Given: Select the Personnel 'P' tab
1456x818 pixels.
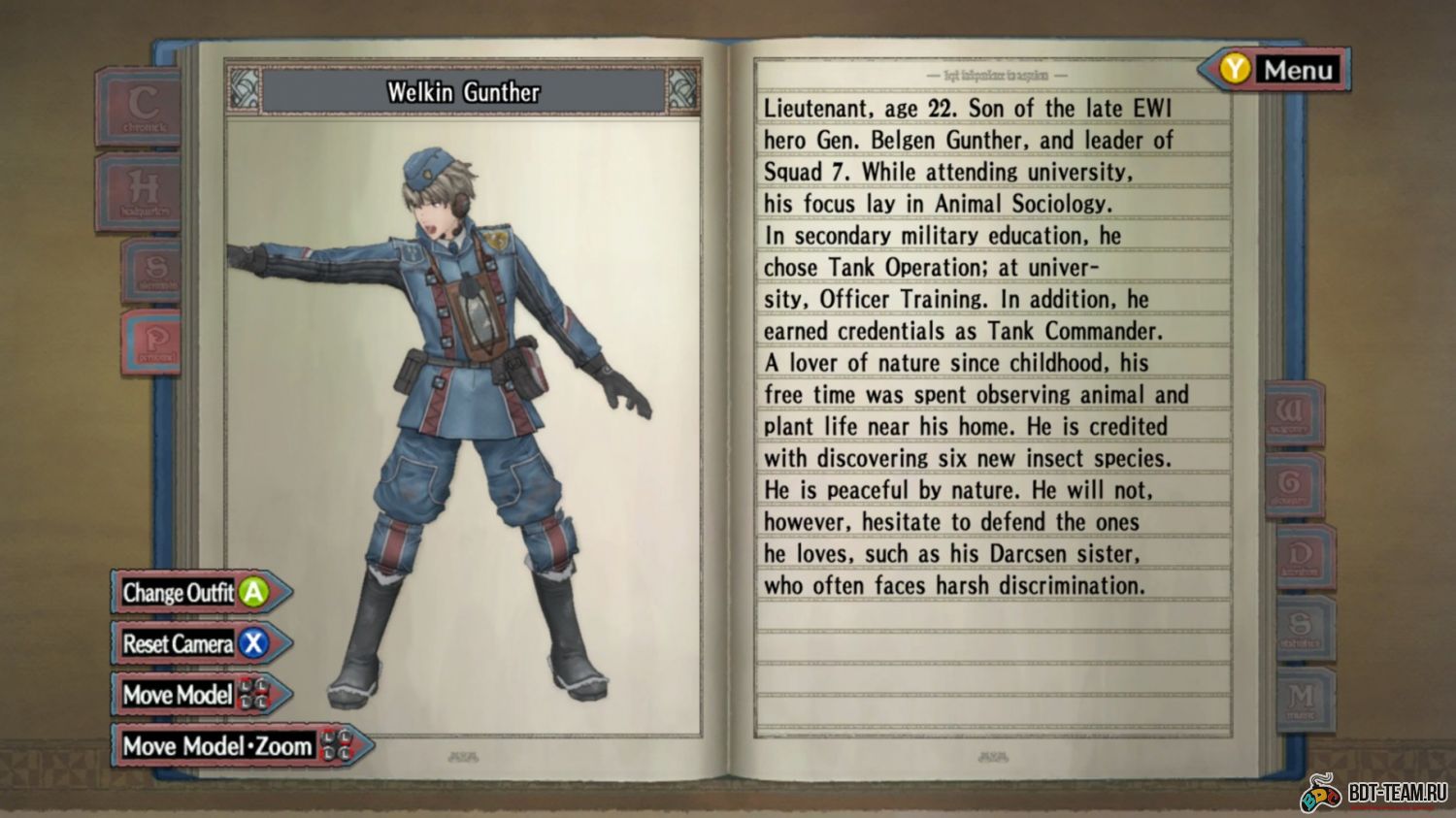Looking at the screenshot, I should pos(154,343).
